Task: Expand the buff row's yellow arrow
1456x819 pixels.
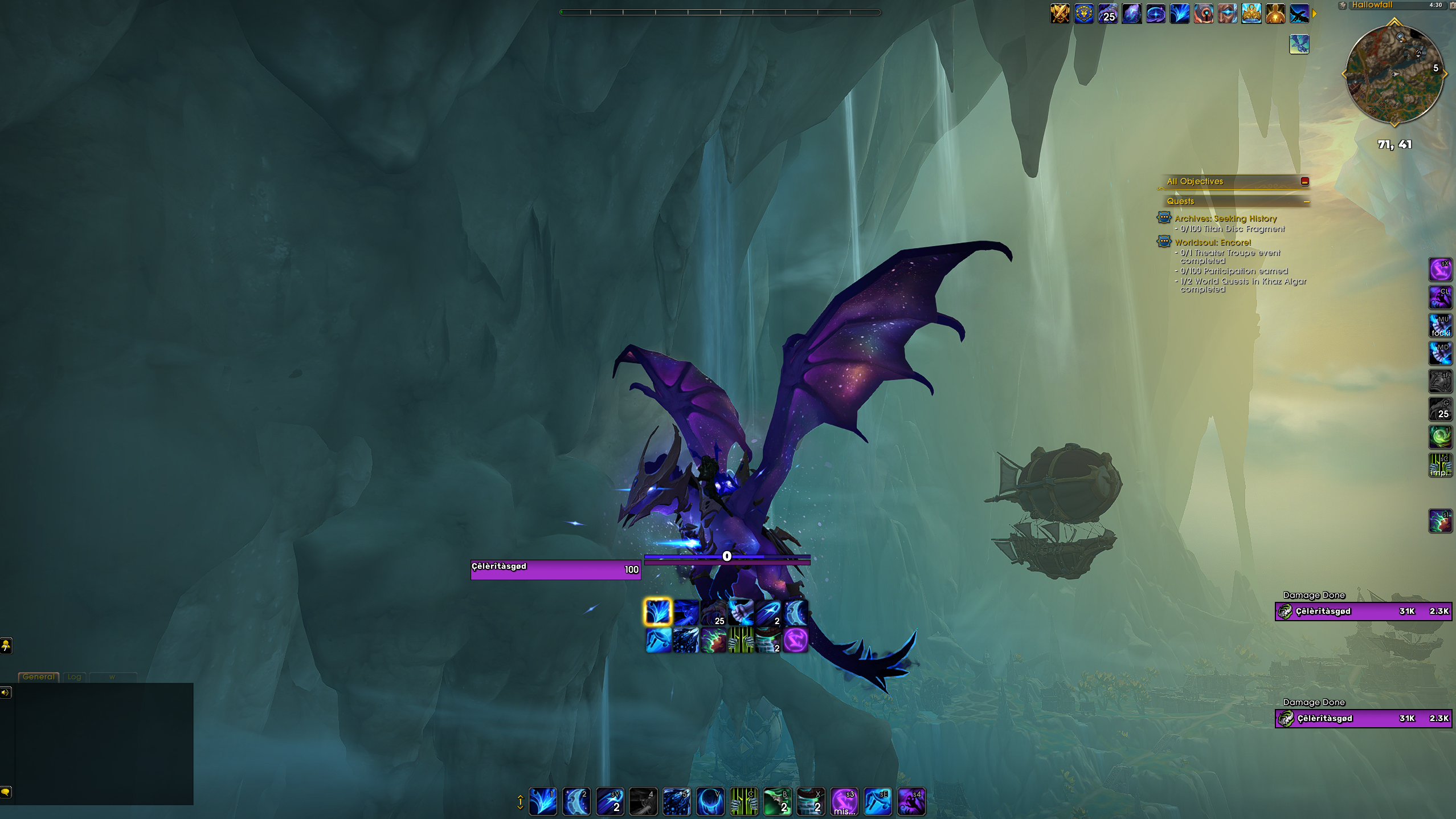Action: click(x=1314, y=14)
